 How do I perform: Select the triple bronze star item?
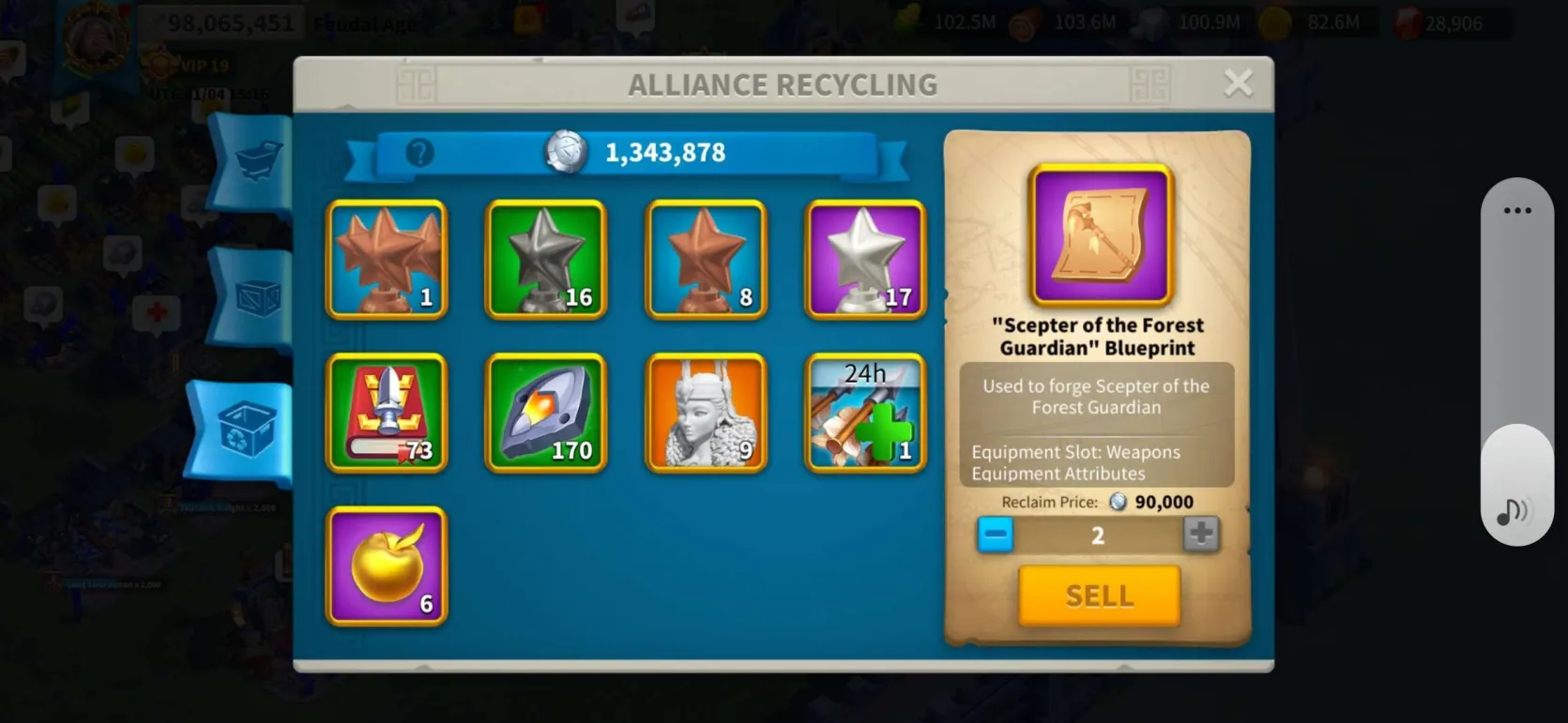point(387,260)
